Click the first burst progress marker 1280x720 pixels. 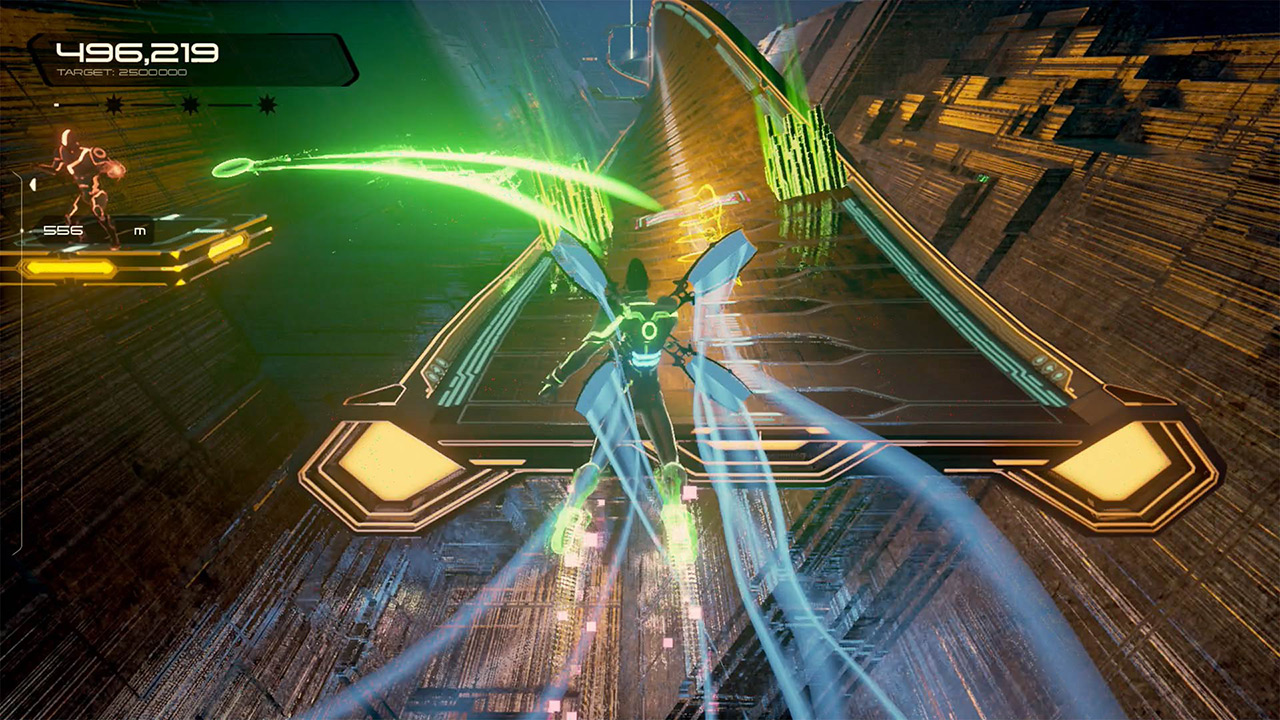click(x=113, y=105)
